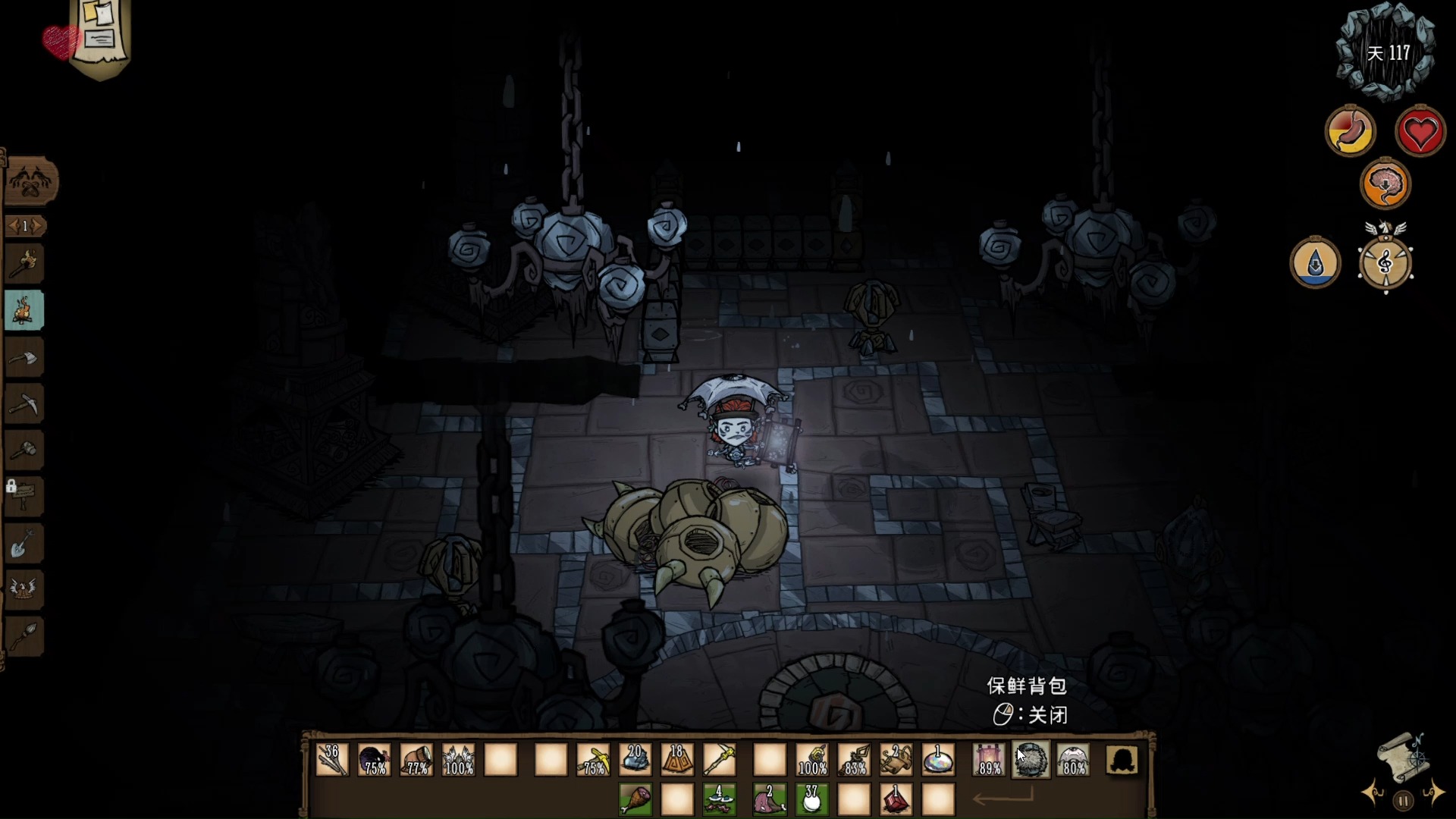This screenshot has height=819, width=1456.
Task: Select the thulecite stack of 18
Action: click(x=677, y=759)
